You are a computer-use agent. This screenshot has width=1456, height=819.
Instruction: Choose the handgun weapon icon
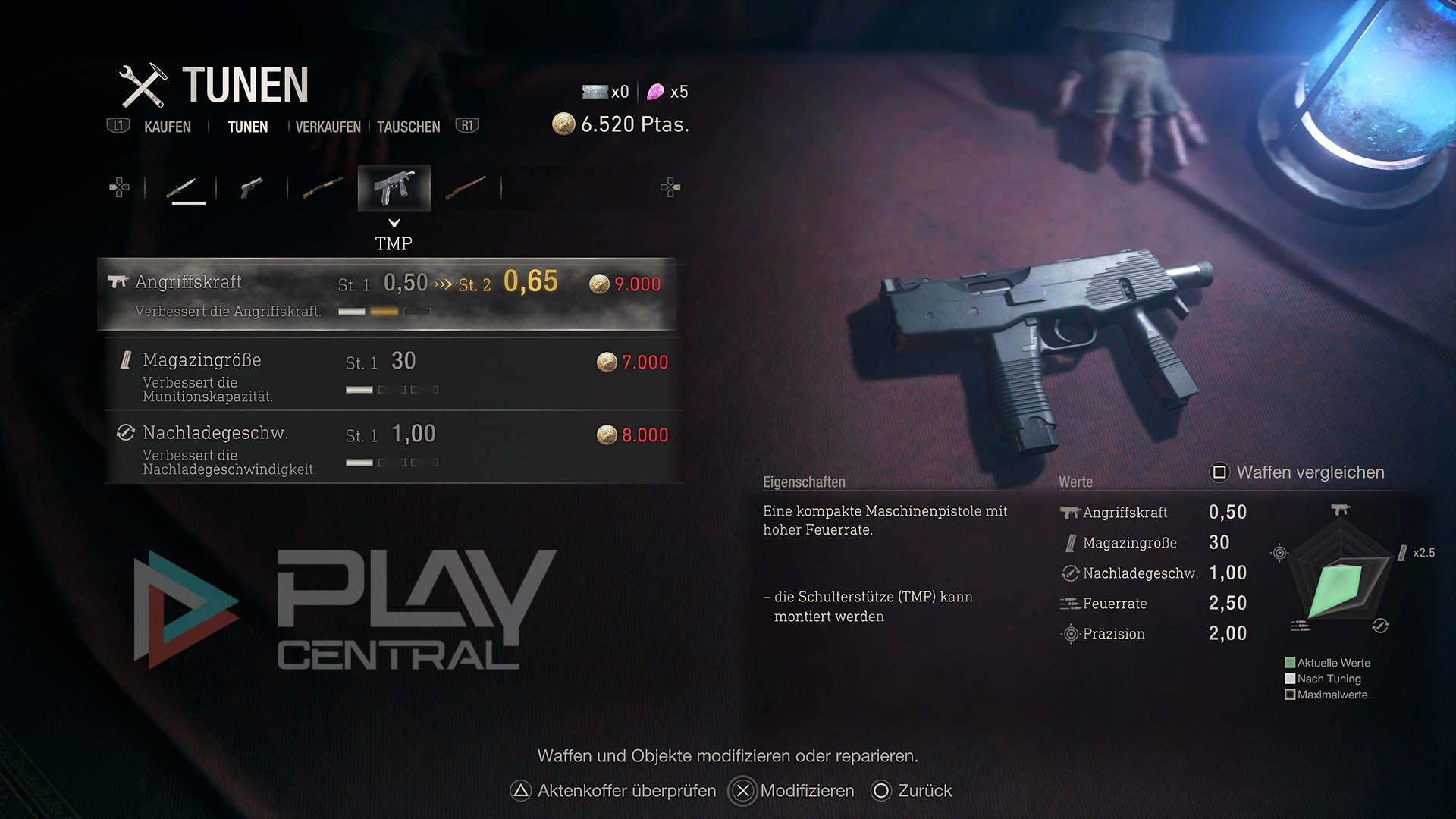(x=251, y=187)
